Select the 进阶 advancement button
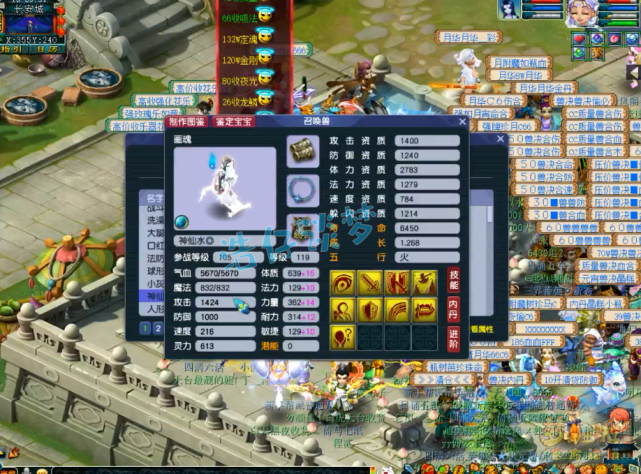 tap(453, 338)
